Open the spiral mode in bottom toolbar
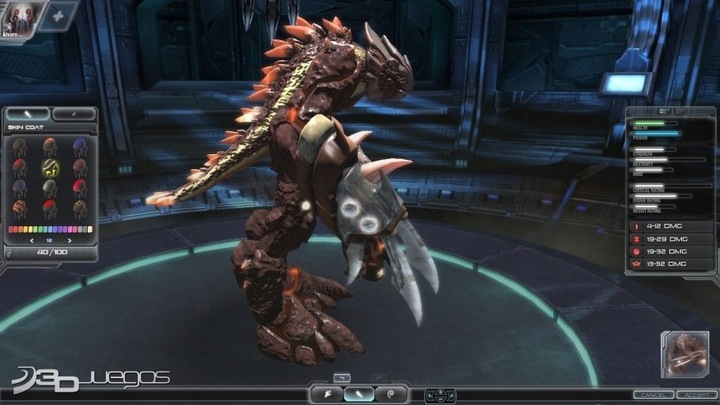This screenshot has height=405, width=720. 392,394
